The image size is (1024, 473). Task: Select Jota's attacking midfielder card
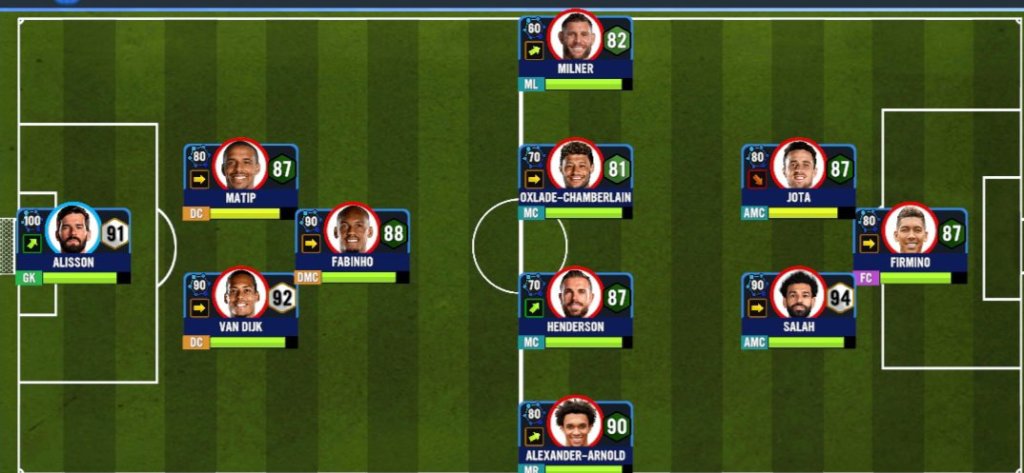pos(798,176)
